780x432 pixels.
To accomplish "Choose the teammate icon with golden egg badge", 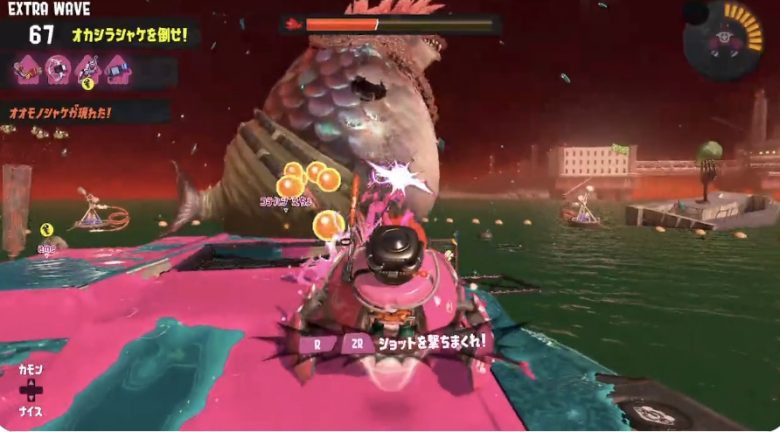I will [89, 70].
